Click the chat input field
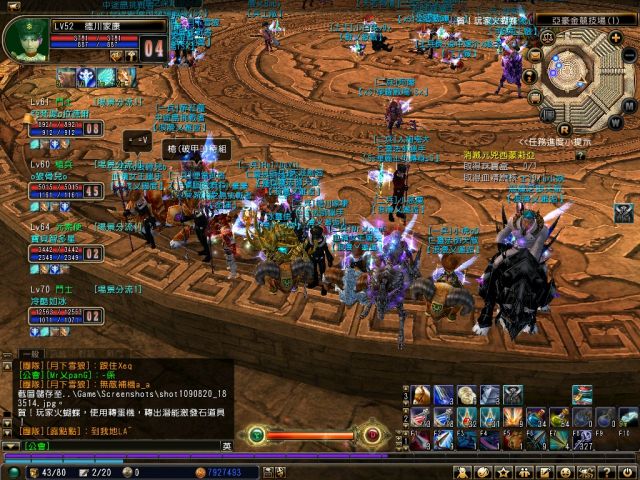The width and height of the screenshot is (640, 480). click(130, 445)
